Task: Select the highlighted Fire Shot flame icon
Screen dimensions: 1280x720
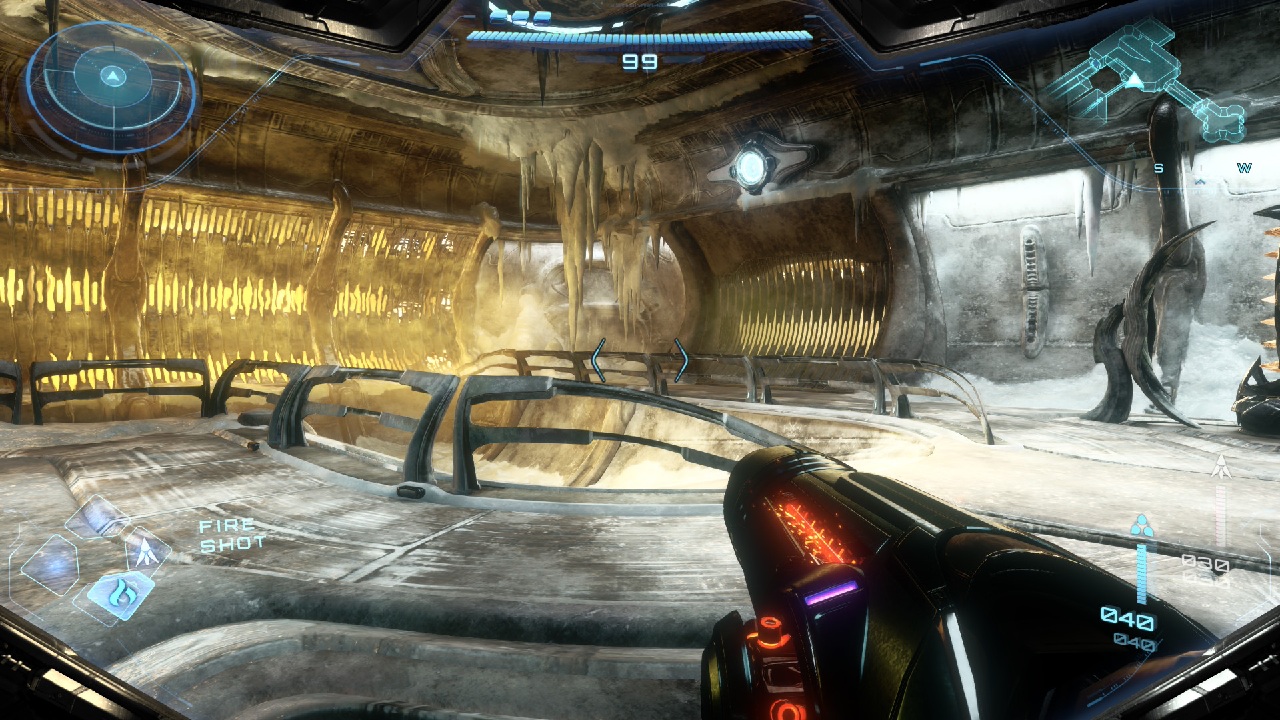Action: click(120, 594)
